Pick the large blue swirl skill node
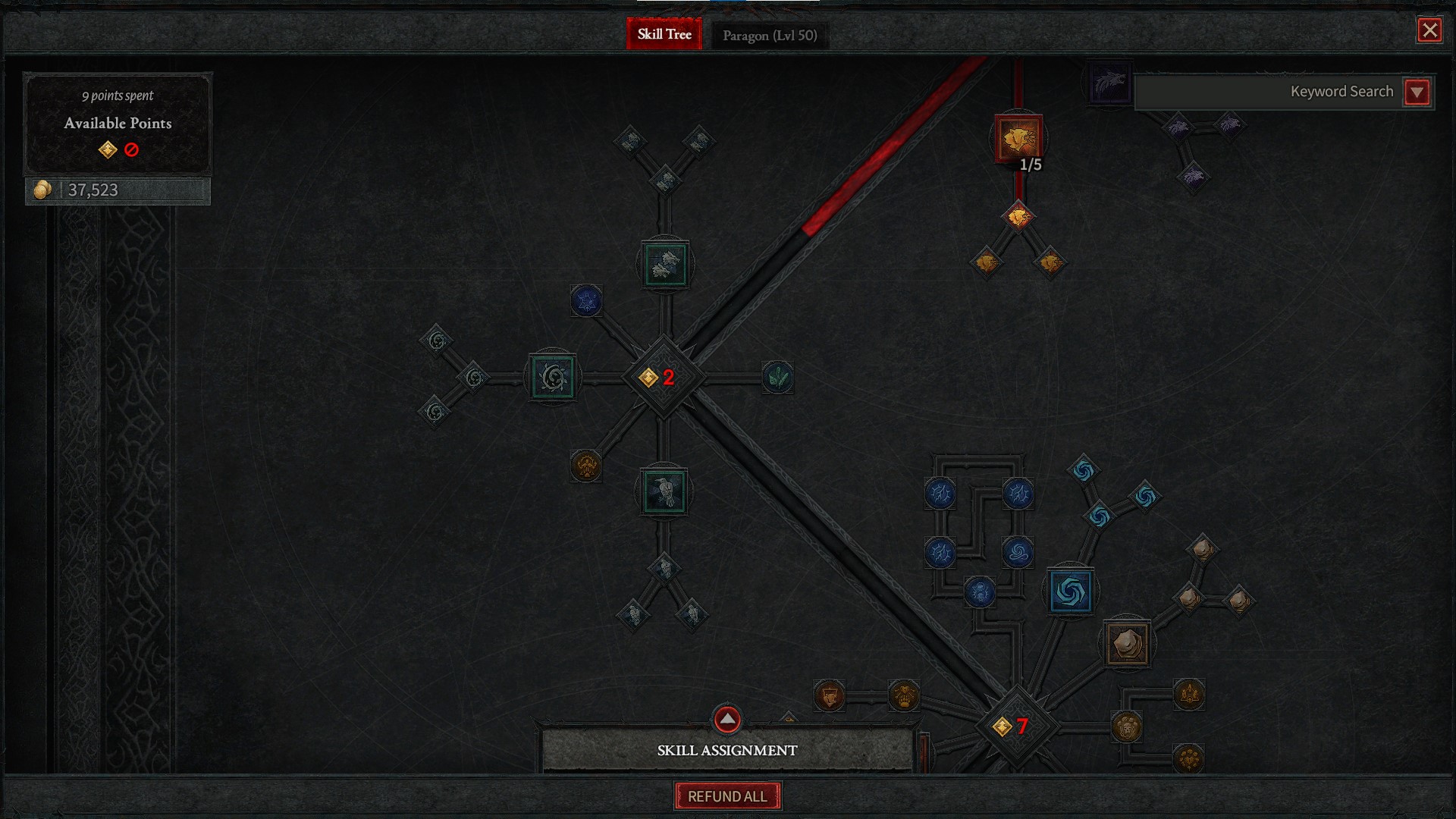 point(1071,591)
